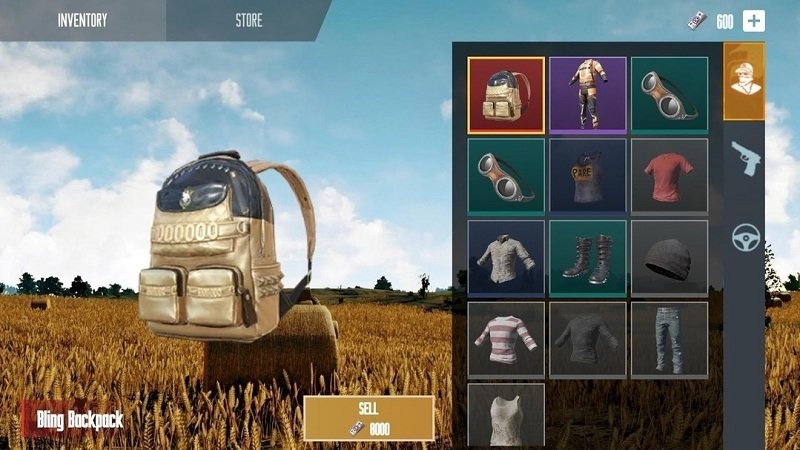Show the character clothing category
This screenshot has height=450, width=800.
tap(743, 82)
